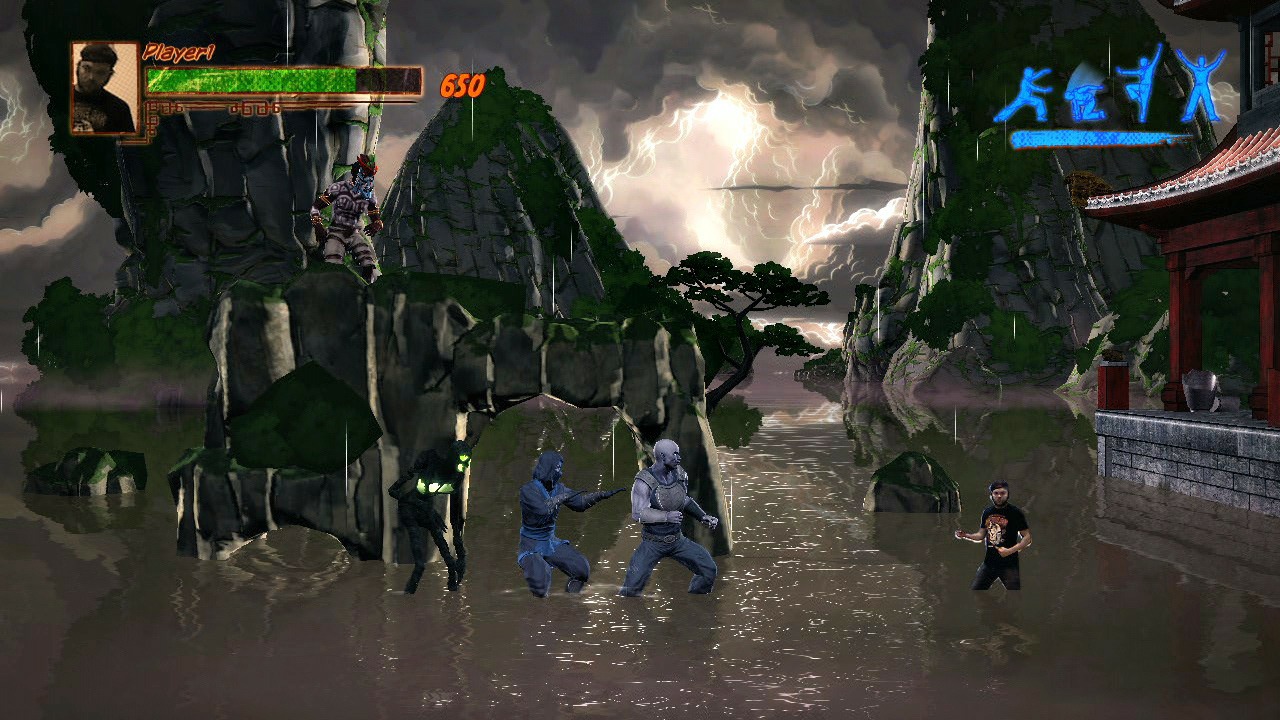Click the bald brawler enemy in the water

[670, 510]
